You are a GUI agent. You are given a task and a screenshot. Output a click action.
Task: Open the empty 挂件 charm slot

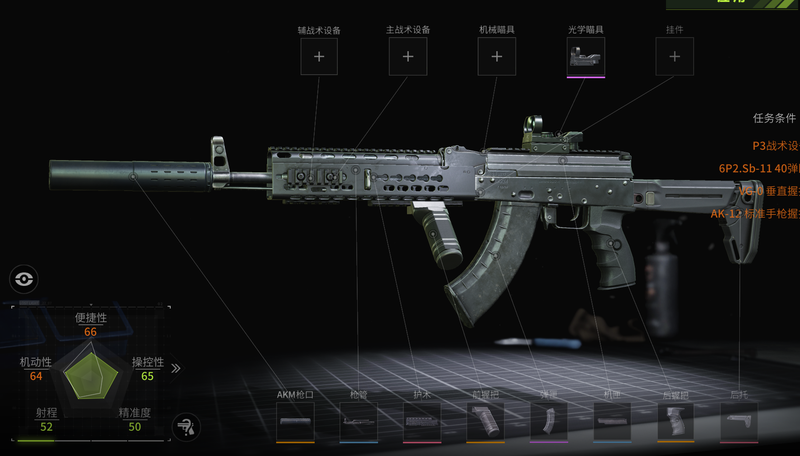[674, 57]
